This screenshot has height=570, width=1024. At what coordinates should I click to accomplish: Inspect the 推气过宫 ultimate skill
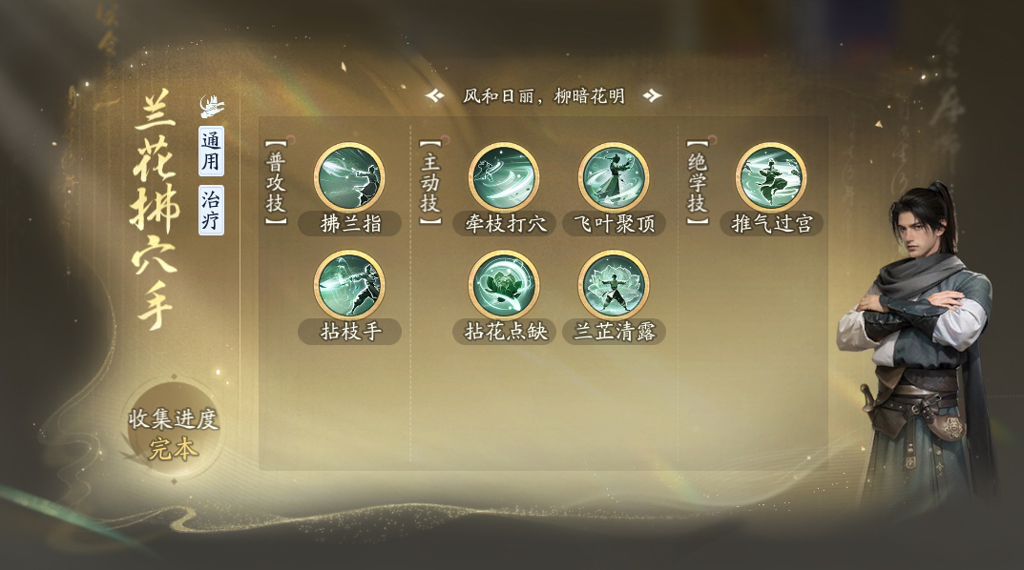770,177
